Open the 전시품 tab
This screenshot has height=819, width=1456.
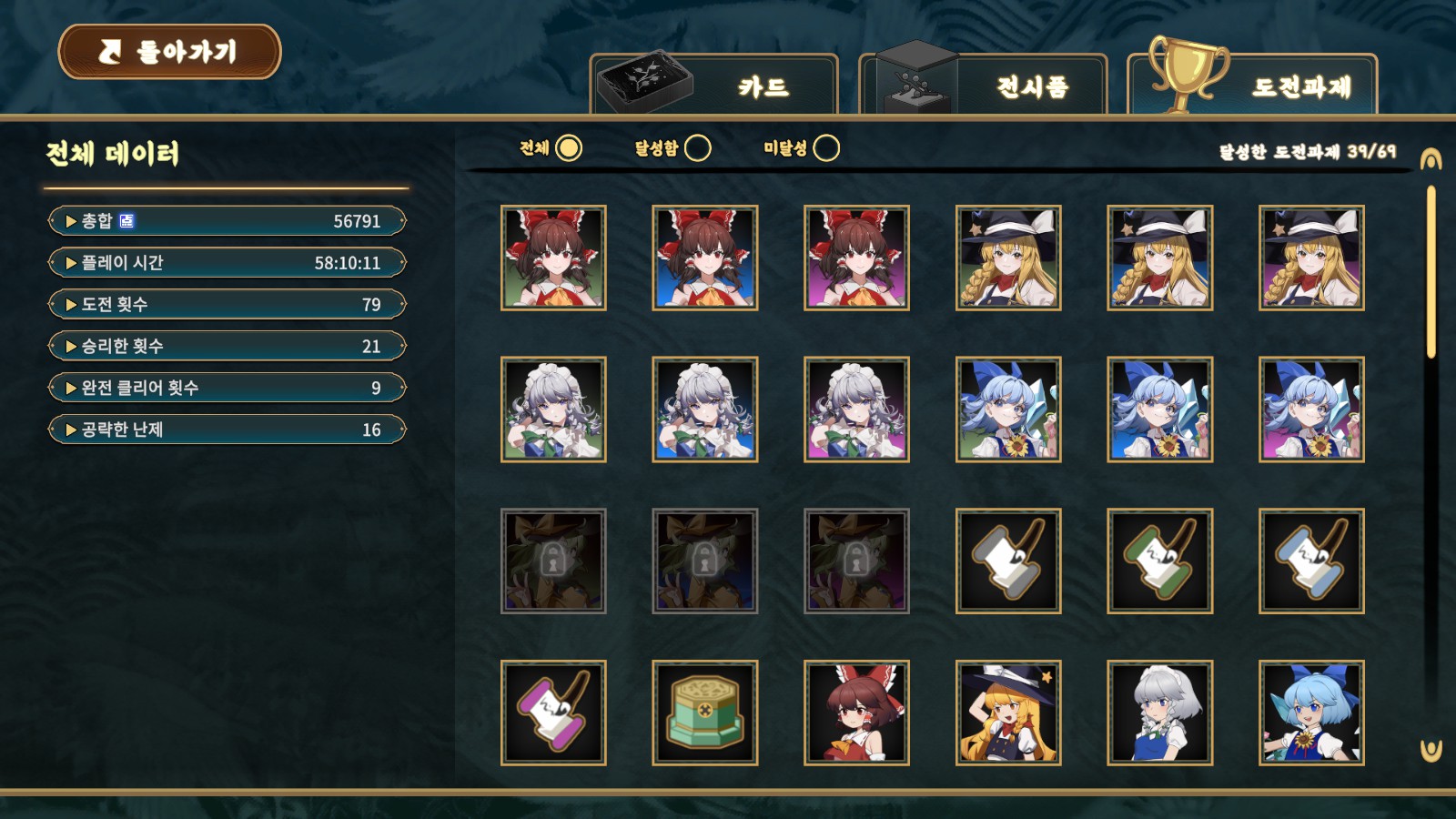click(983, 85)
